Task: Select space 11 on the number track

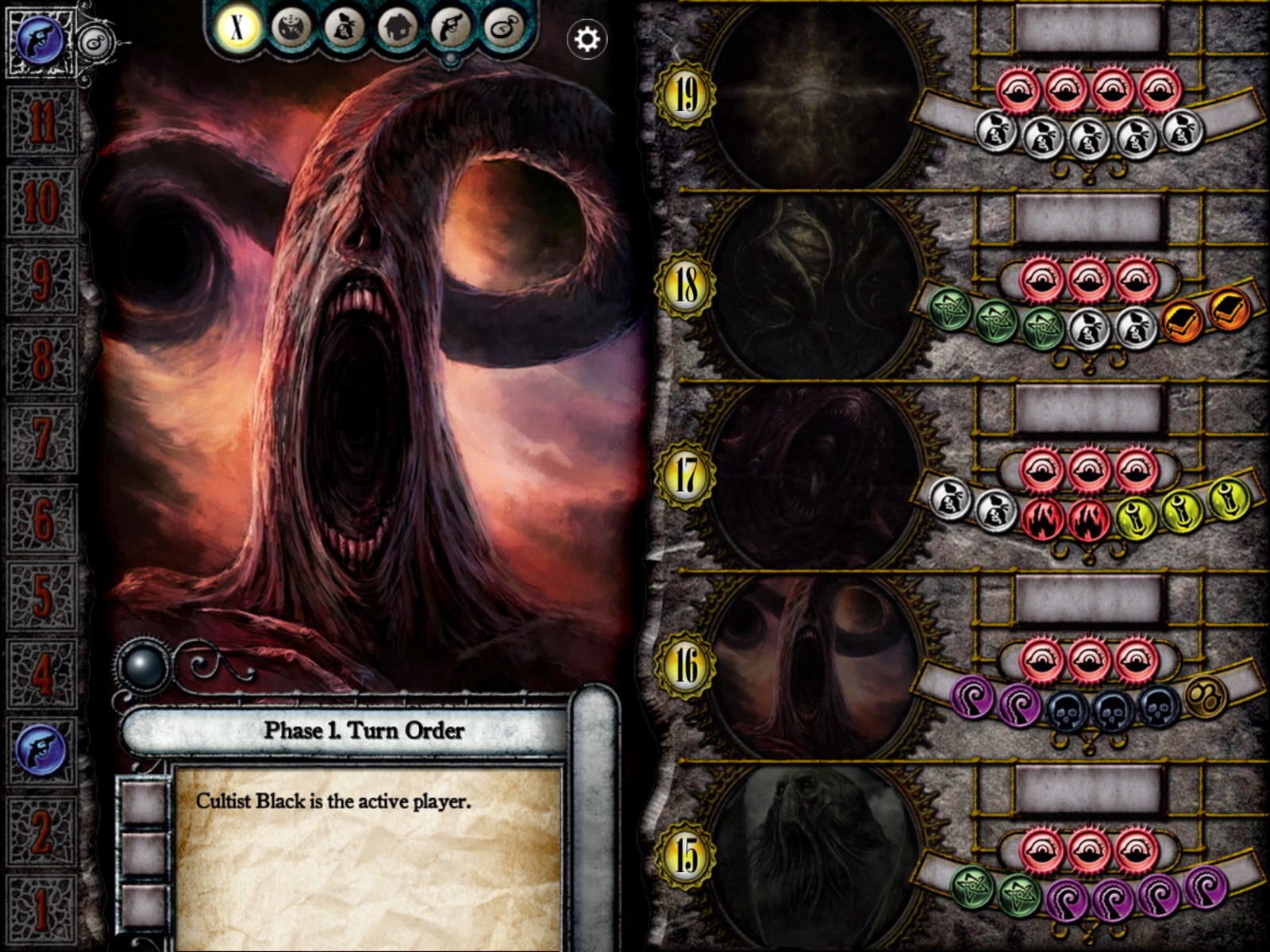Action: (41, 122)
